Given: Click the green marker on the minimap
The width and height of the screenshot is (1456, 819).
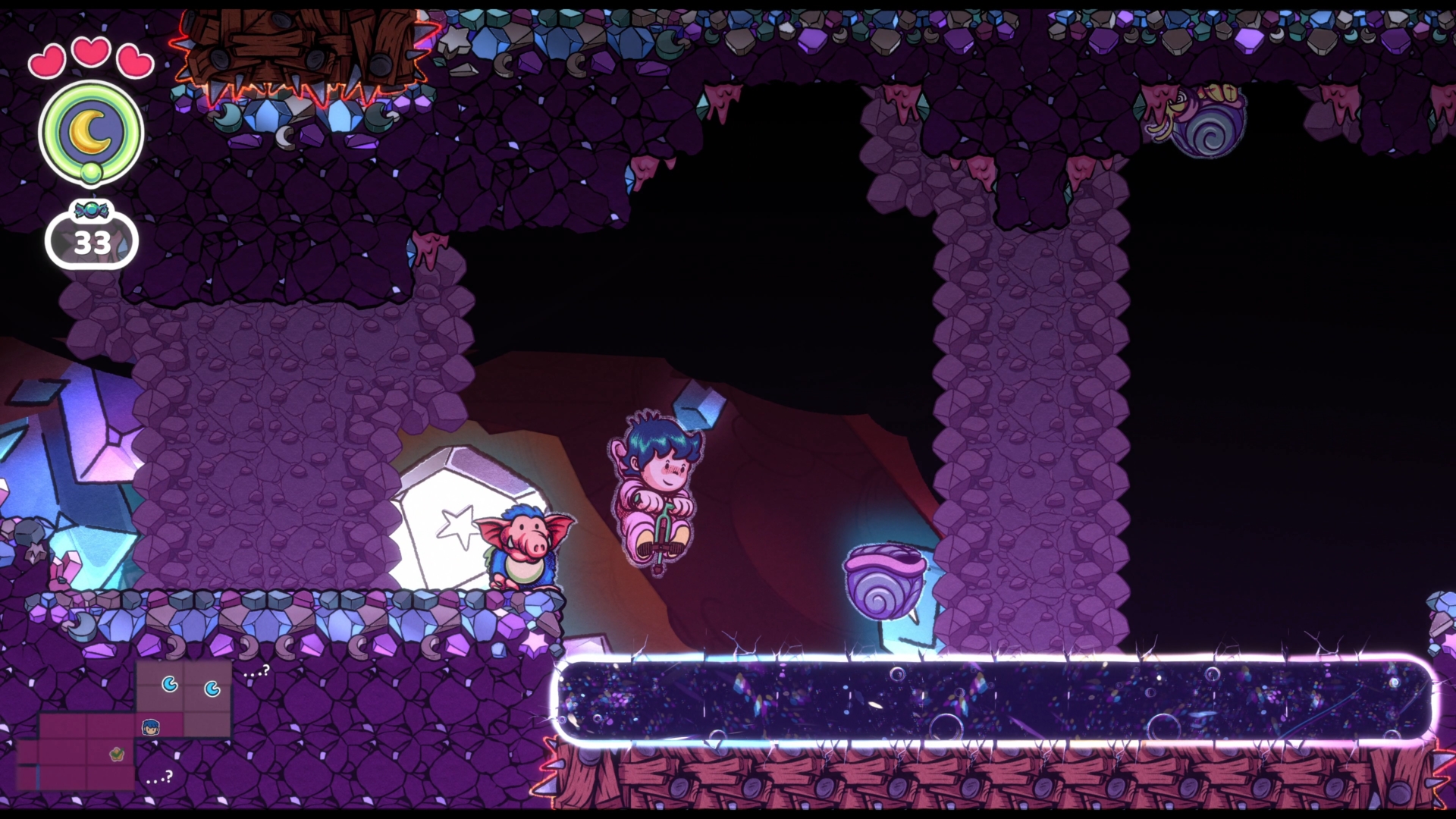Looking at the screenshot, I should click(117, 754).
